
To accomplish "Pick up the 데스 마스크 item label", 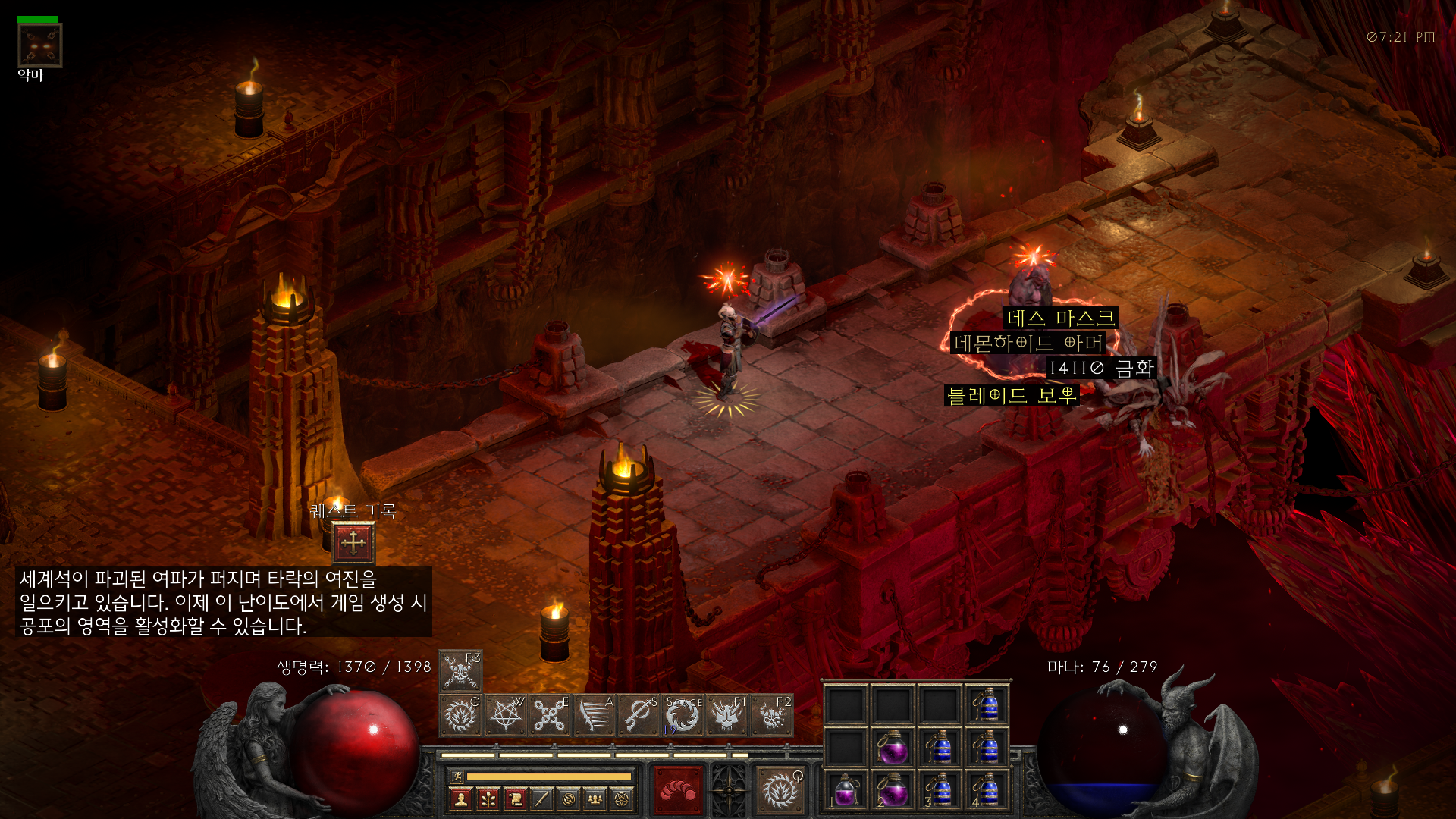I will tap(1060, 318).
